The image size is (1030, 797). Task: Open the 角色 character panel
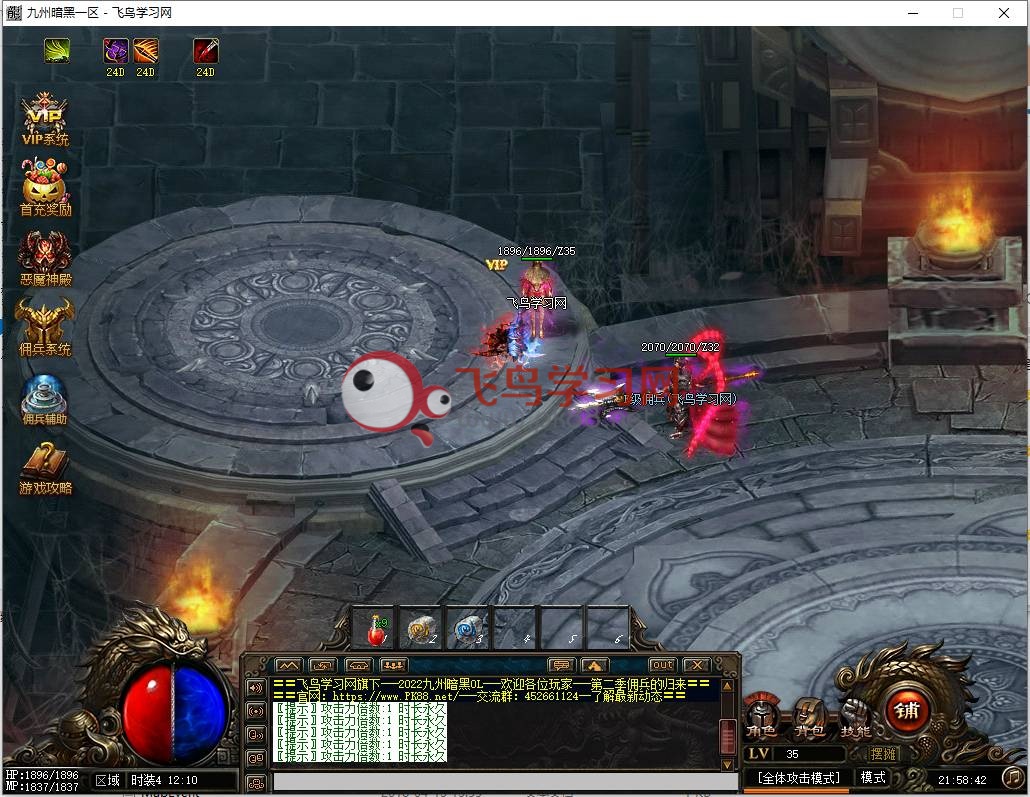point(762,716)
